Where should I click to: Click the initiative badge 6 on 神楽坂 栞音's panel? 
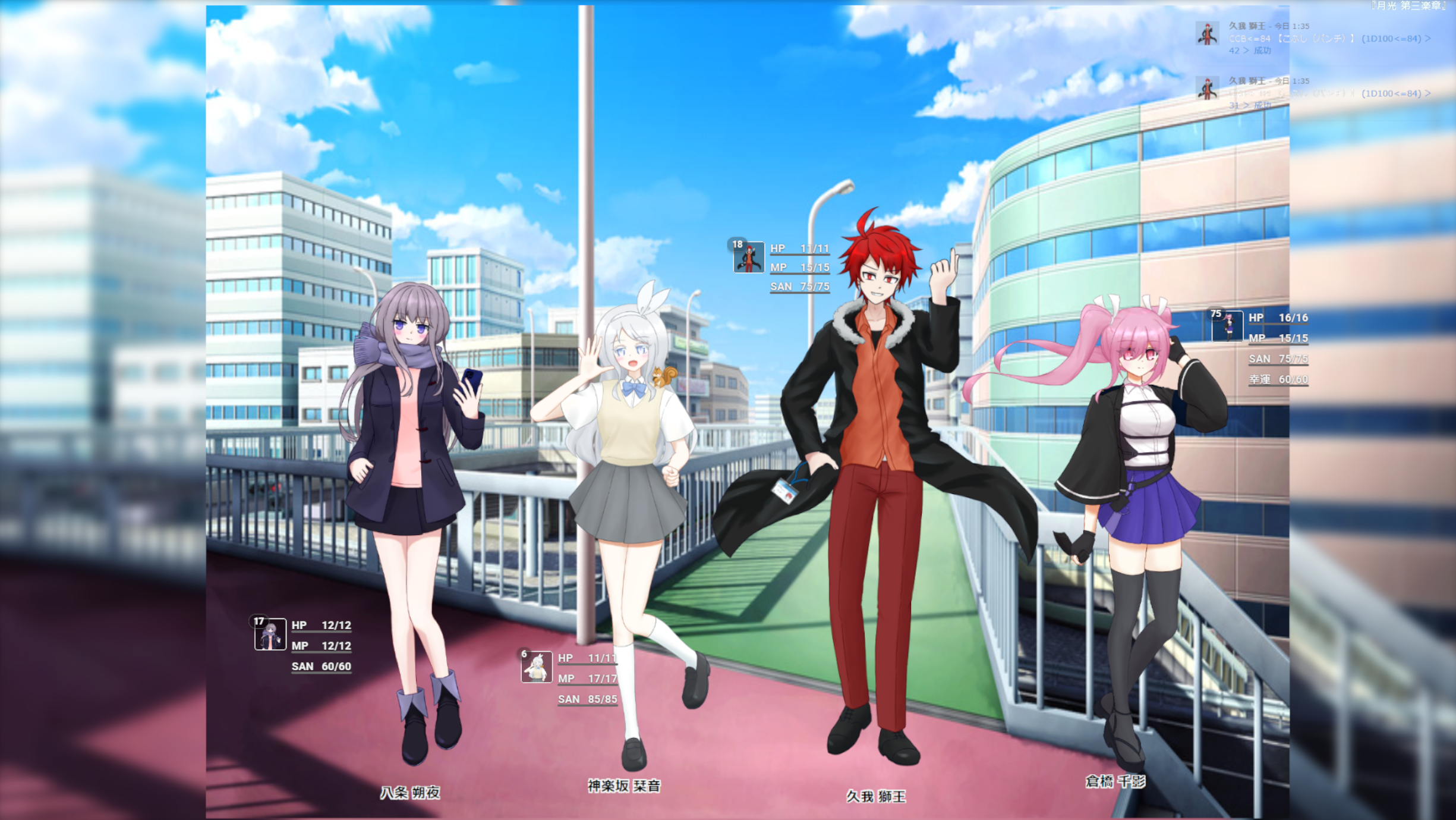click(x=523, y=653)
